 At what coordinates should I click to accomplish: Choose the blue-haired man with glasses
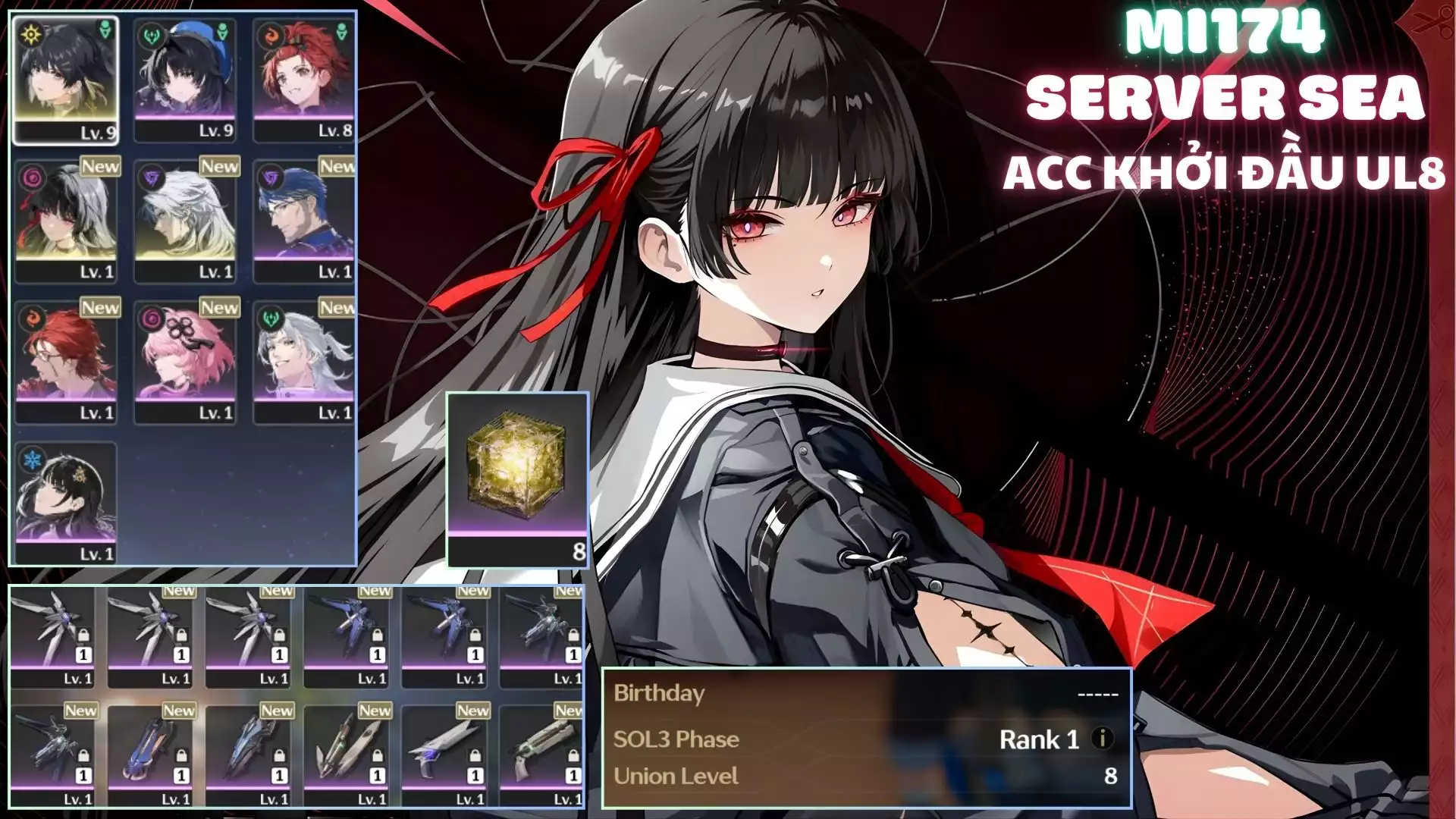click(x=303, y=220)
